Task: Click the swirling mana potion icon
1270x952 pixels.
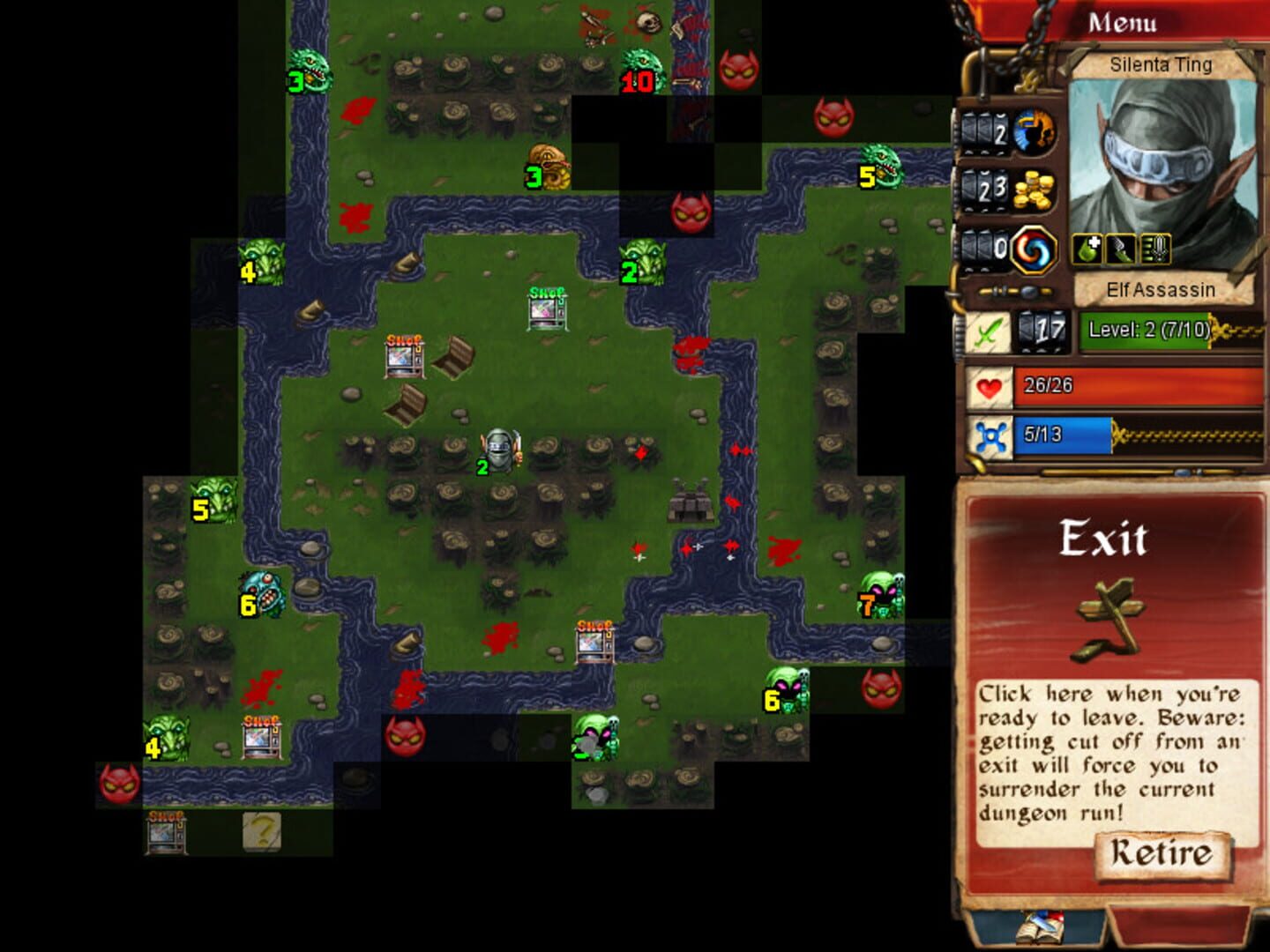Action: click(x=1034, y=250)
